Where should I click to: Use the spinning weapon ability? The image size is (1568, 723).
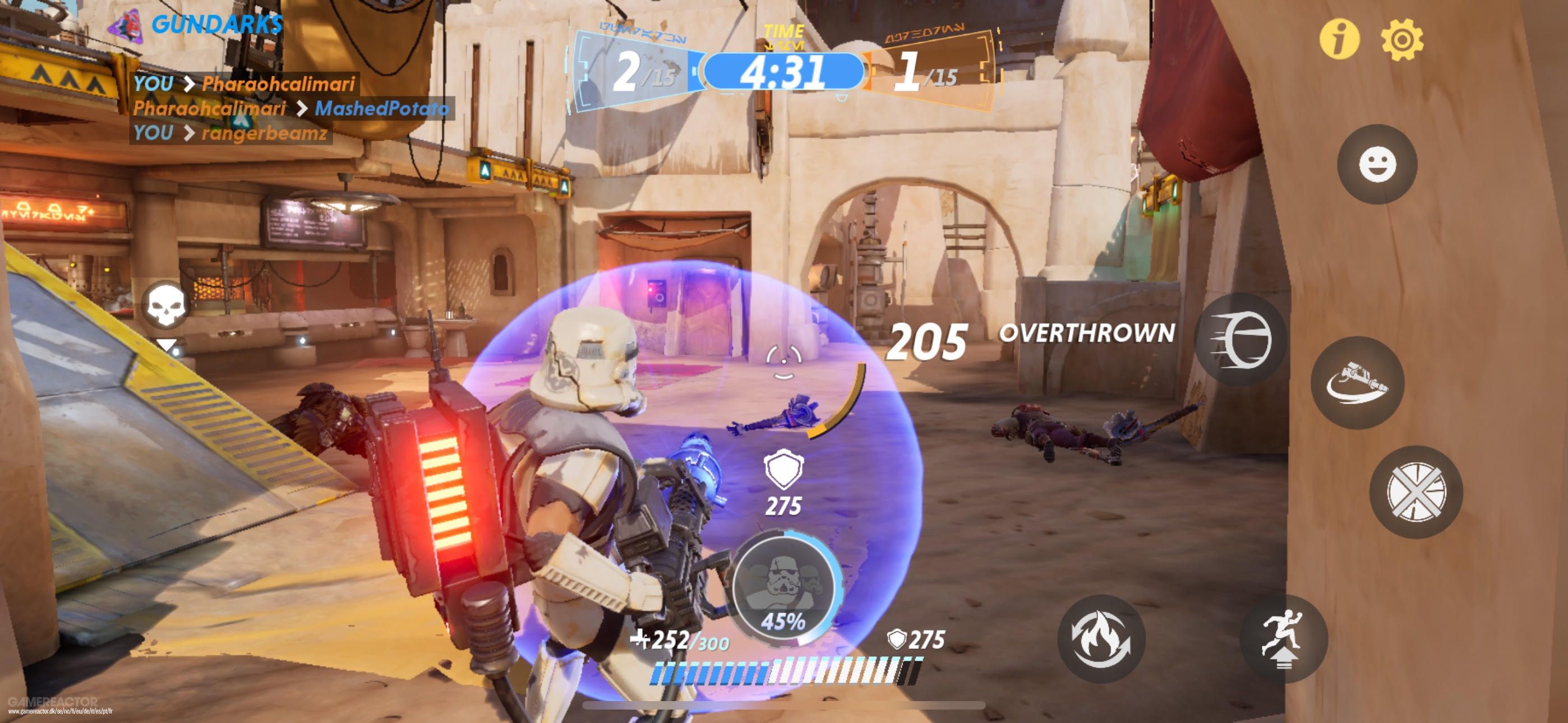pyautogui.click(x=1357, y=383)
